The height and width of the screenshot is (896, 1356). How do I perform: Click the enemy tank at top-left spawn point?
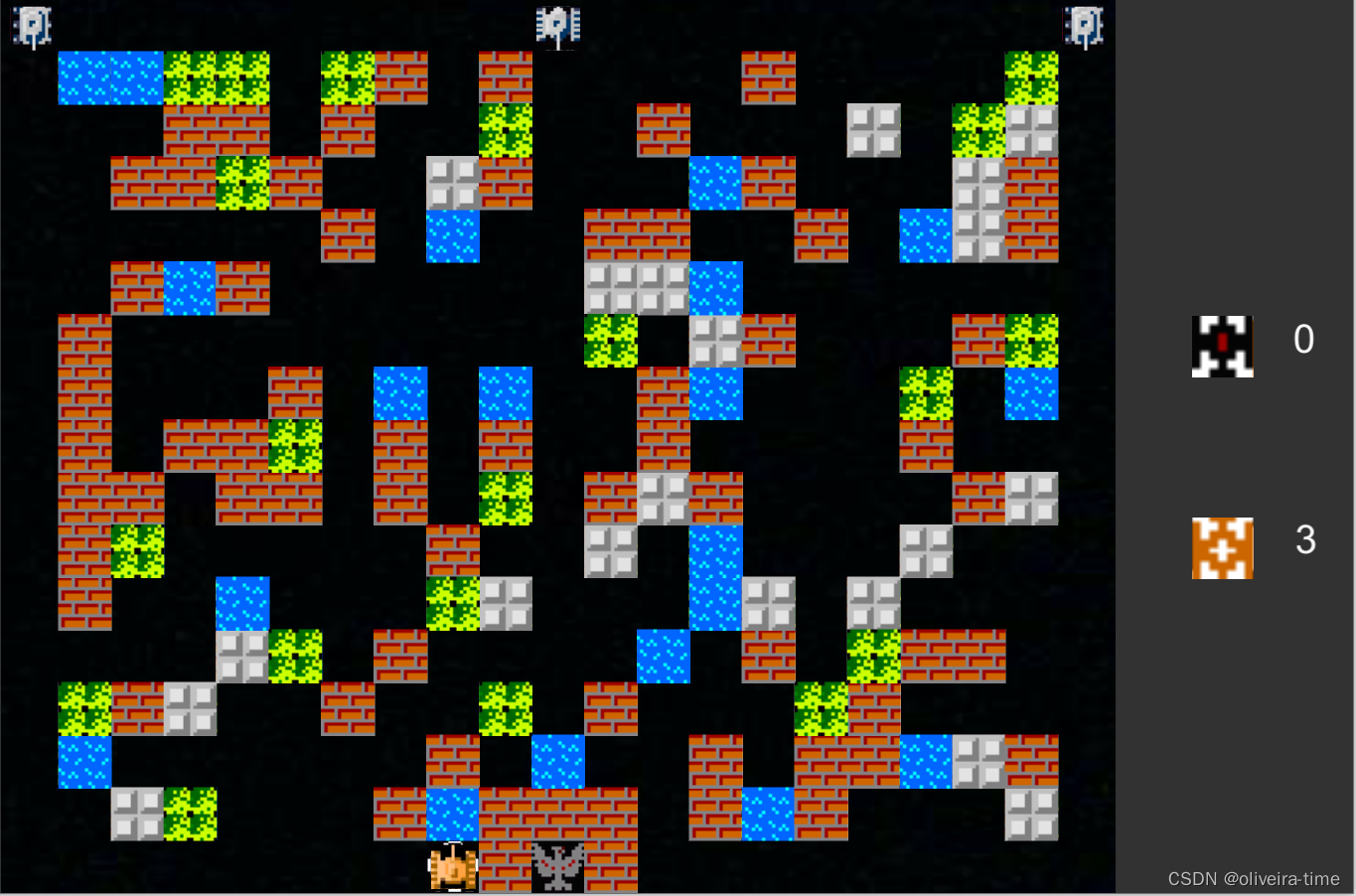coord(30,25)
